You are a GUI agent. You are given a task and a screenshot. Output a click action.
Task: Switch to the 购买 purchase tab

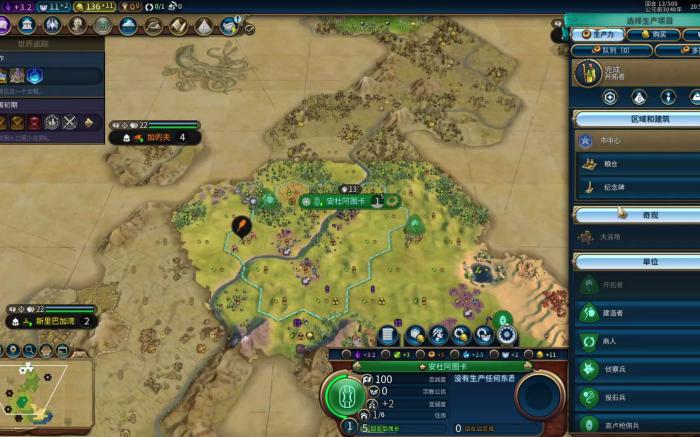(655, 34)
